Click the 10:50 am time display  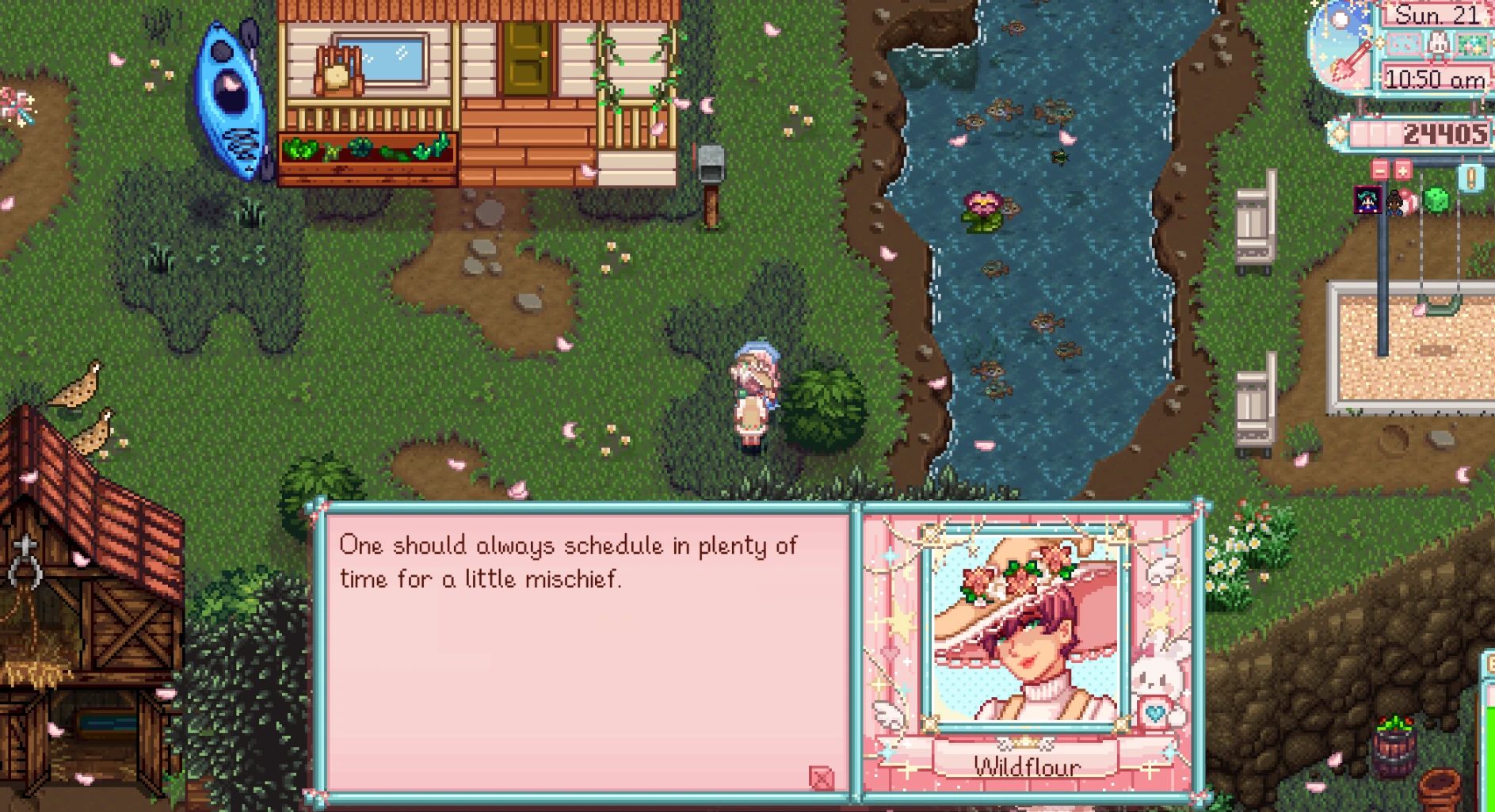tap(1433, 78)
